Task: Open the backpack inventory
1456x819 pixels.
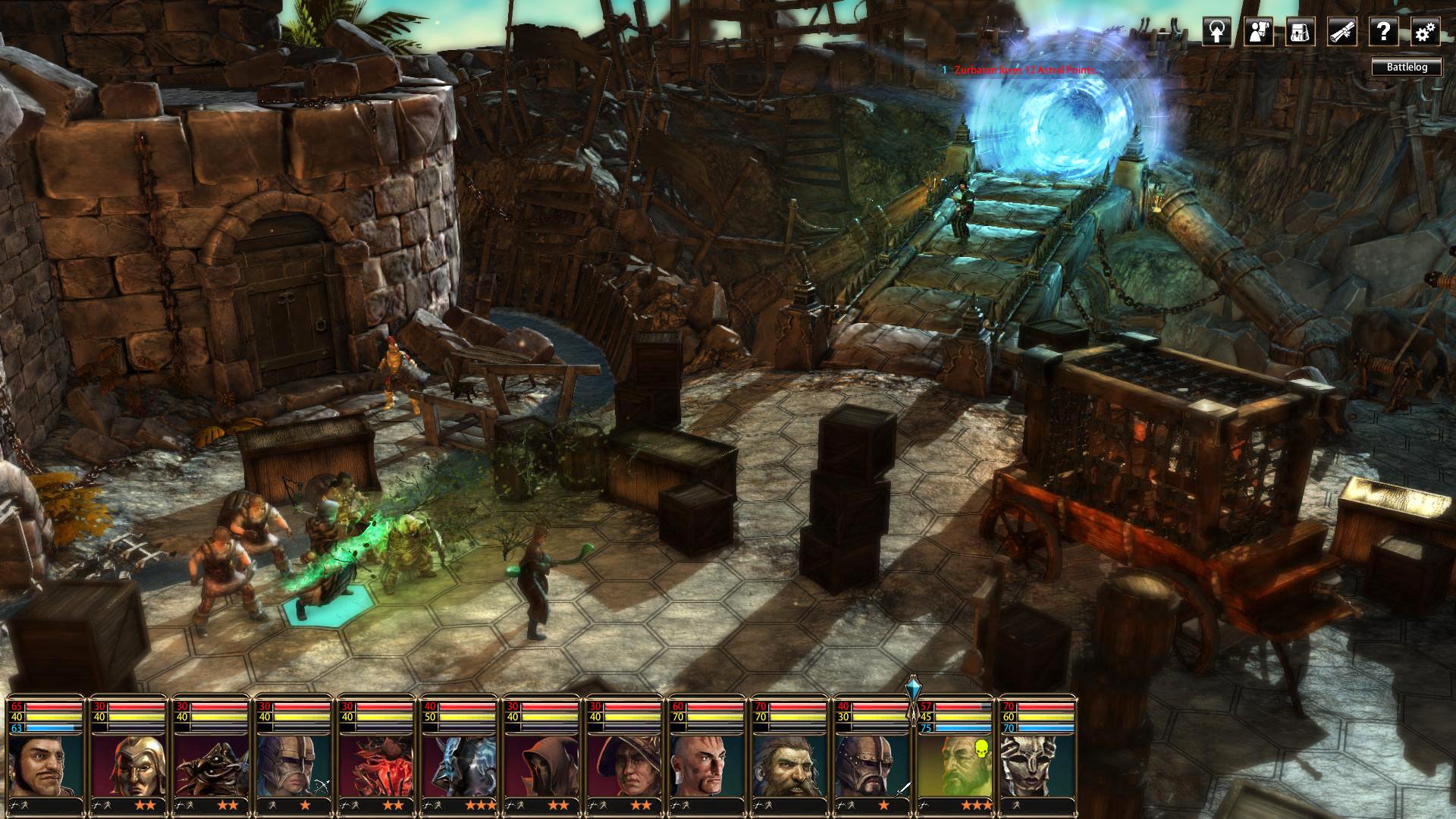Action: 1300,32
